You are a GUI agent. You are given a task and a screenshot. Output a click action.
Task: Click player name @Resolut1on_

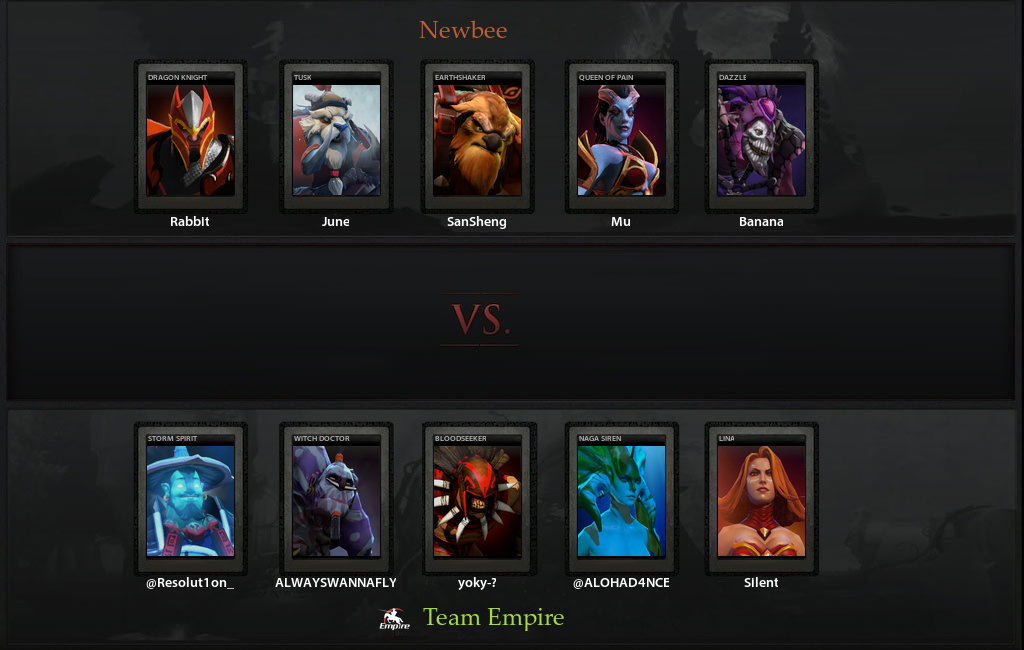(x=190, y=583)
